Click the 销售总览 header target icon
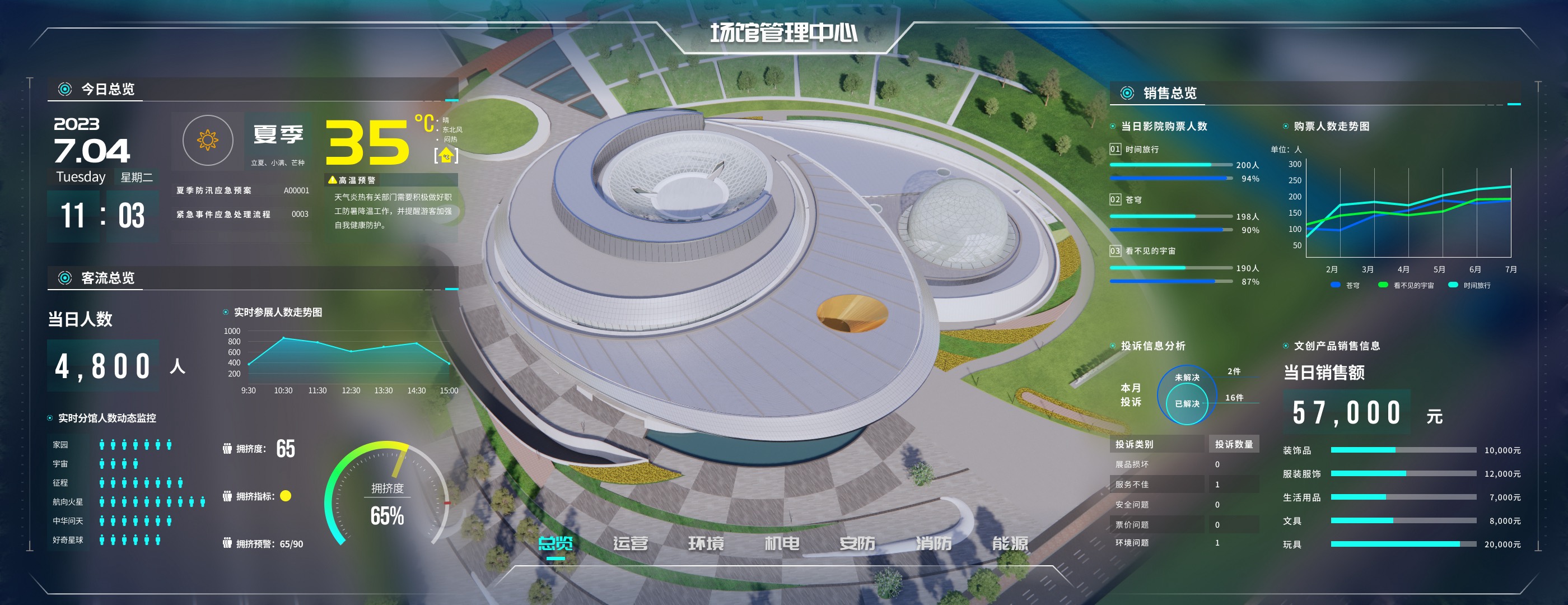The width and height of the screenshot is (1568, 605). pos(1127,94)
